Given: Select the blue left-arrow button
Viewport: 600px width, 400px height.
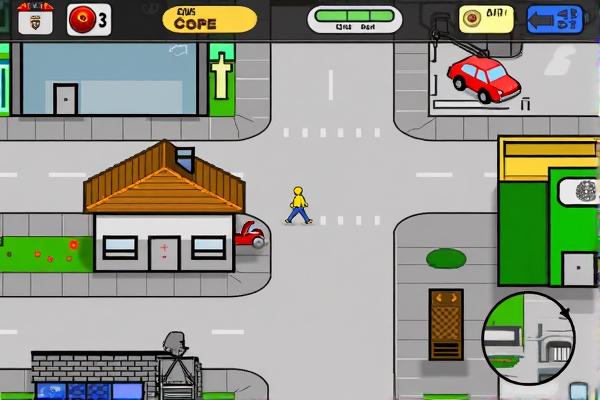Looking at the screenshot, I should coord(553,18).
